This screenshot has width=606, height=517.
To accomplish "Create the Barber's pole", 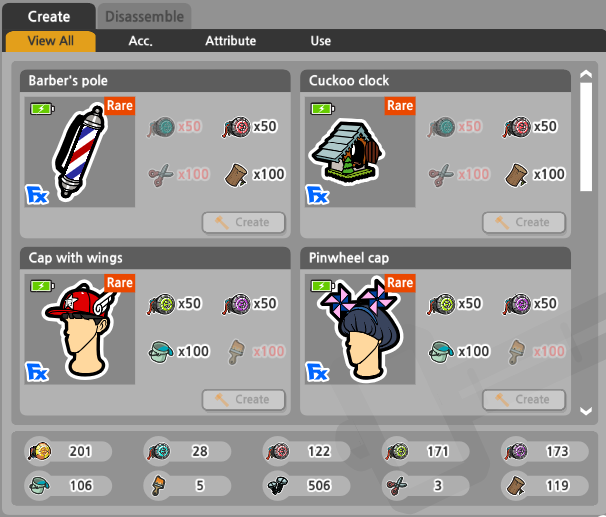I will [242, 222].
